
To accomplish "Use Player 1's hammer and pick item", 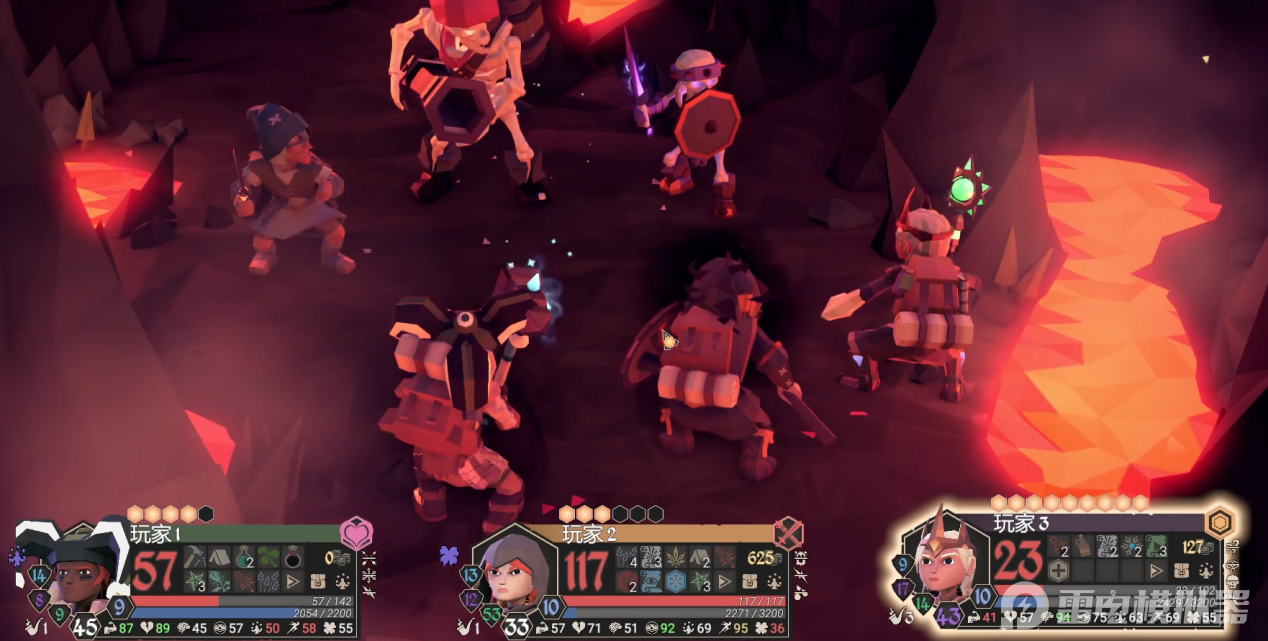I will click(x=194, y=558).
